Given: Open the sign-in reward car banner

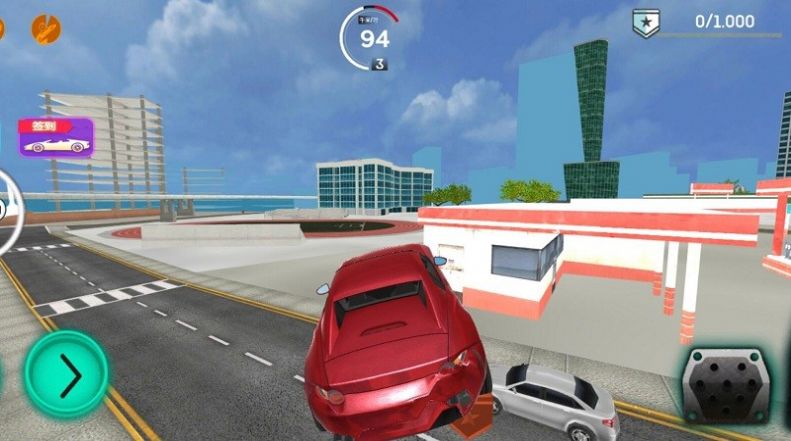Looking at the screenshot, I should (56, 138).
